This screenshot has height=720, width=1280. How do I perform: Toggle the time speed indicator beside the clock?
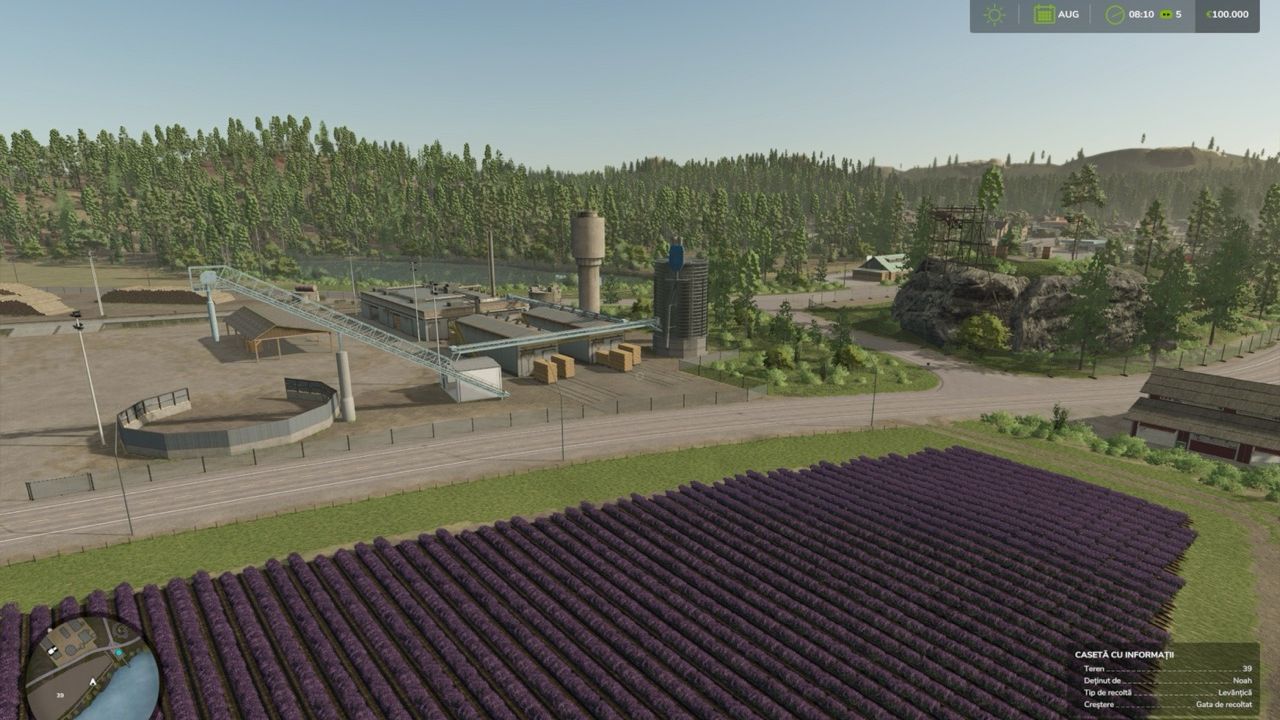pos(1168,14)
